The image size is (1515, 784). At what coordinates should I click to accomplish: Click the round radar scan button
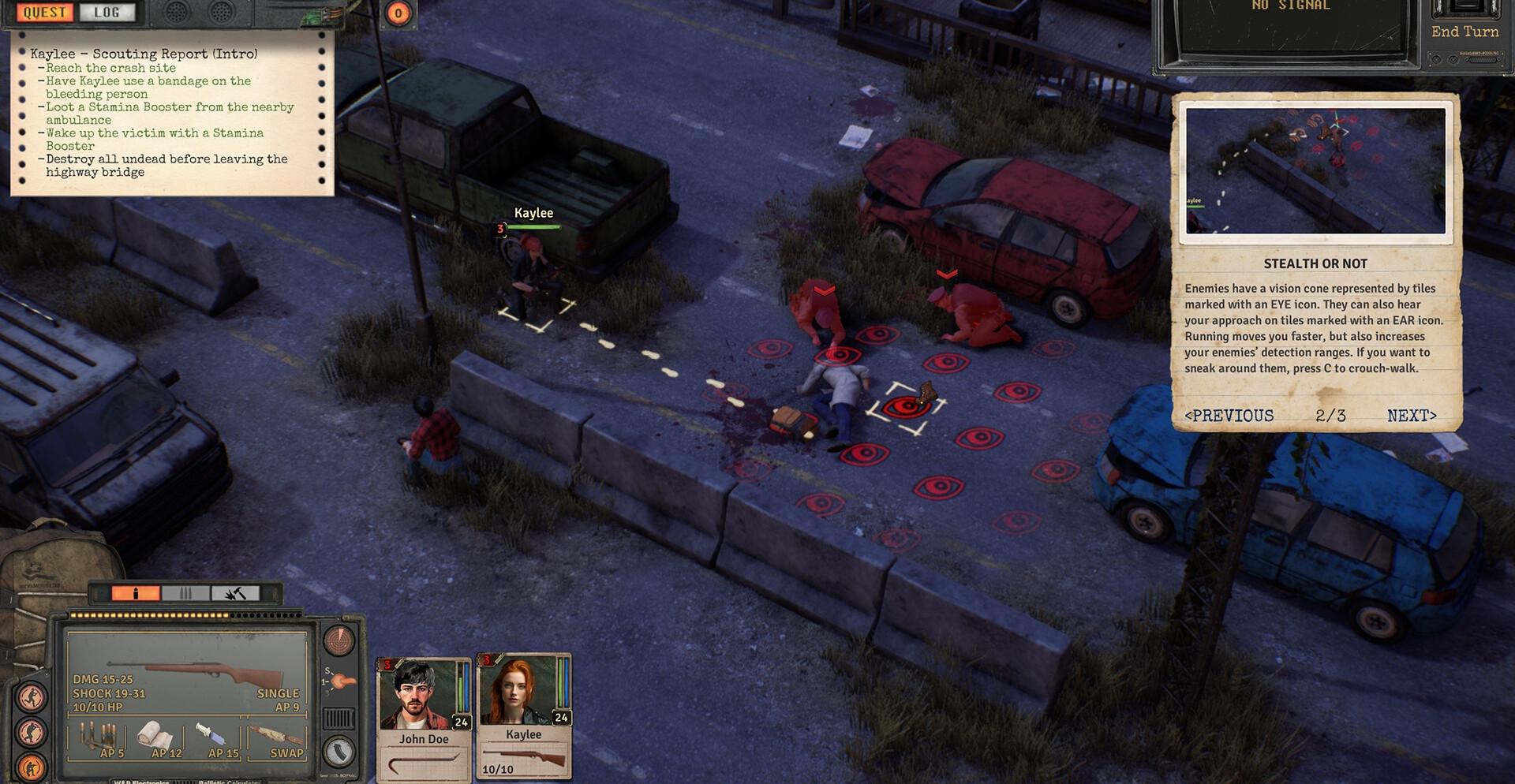pyautogui.click(x=339, y=641)
